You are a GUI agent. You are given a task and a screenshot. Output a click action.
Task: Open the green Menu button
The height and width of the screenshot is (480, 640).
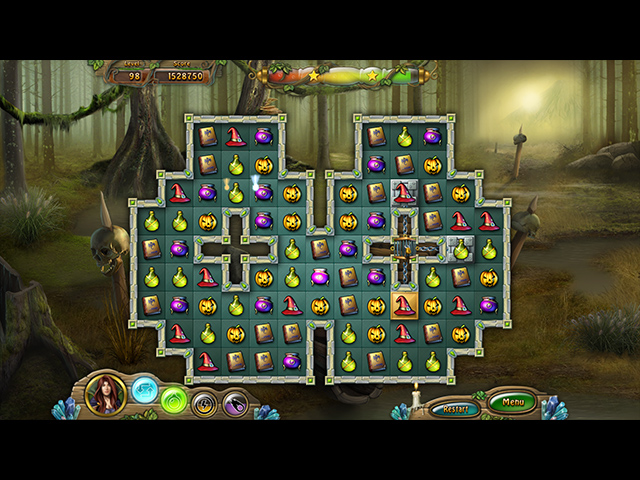(x=512, y=403)
